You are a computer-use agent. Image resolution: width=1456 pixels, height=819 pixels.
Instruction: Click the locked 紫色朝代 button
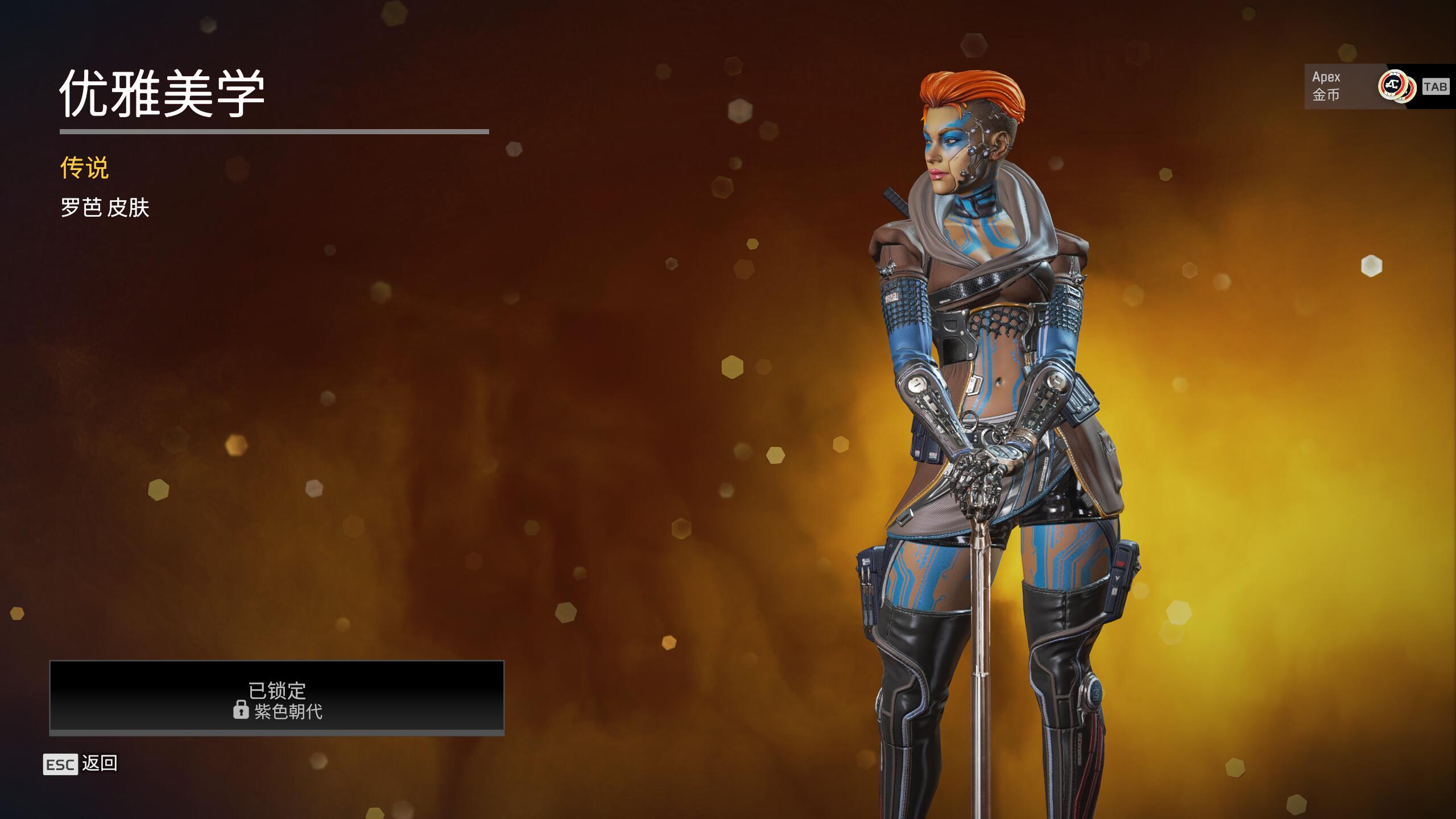point(277,697)
